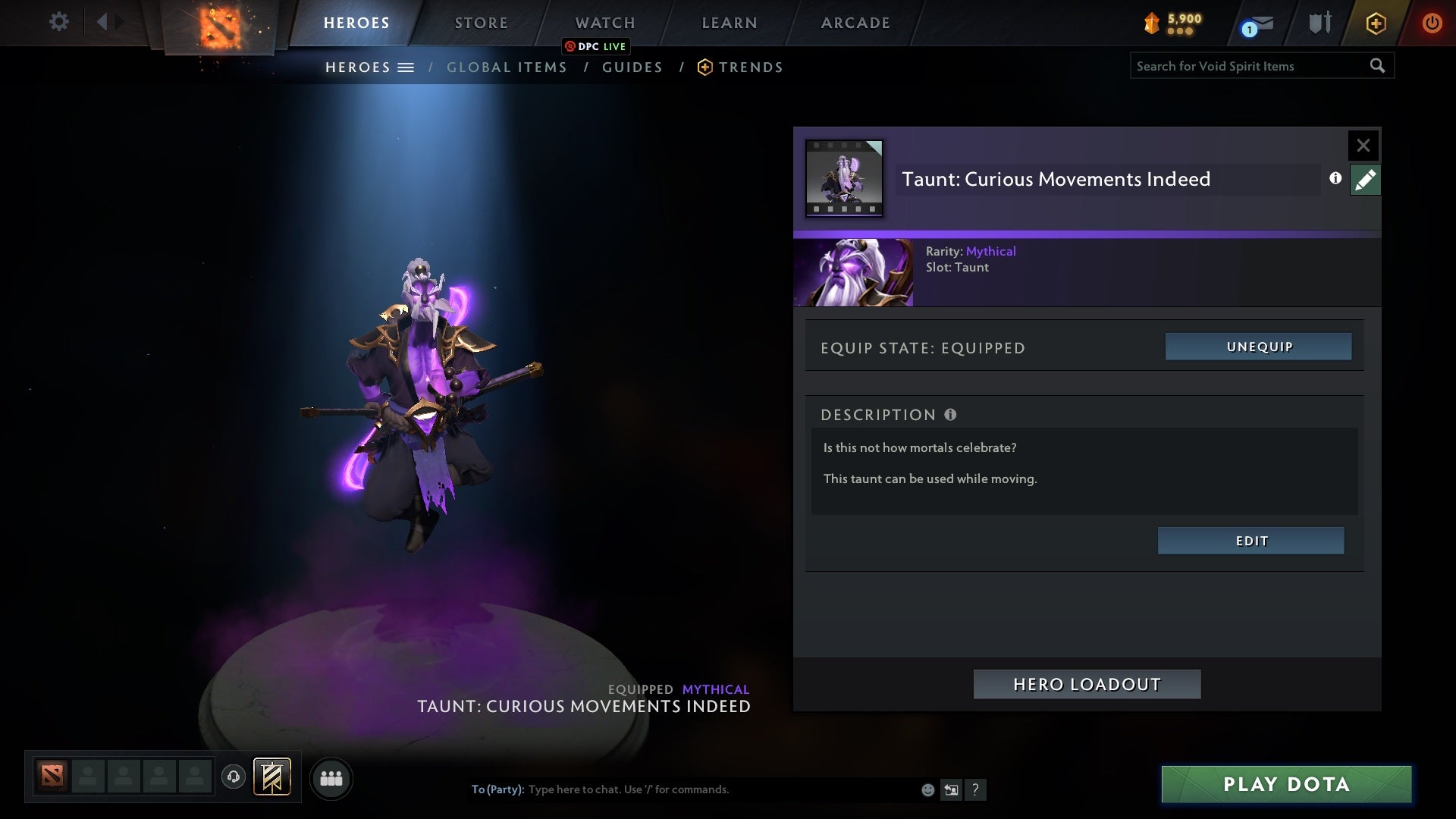Open the Trends plus badge icon
The height and width of the screenshot is (819, 1456).
click(x=705, y=67)
